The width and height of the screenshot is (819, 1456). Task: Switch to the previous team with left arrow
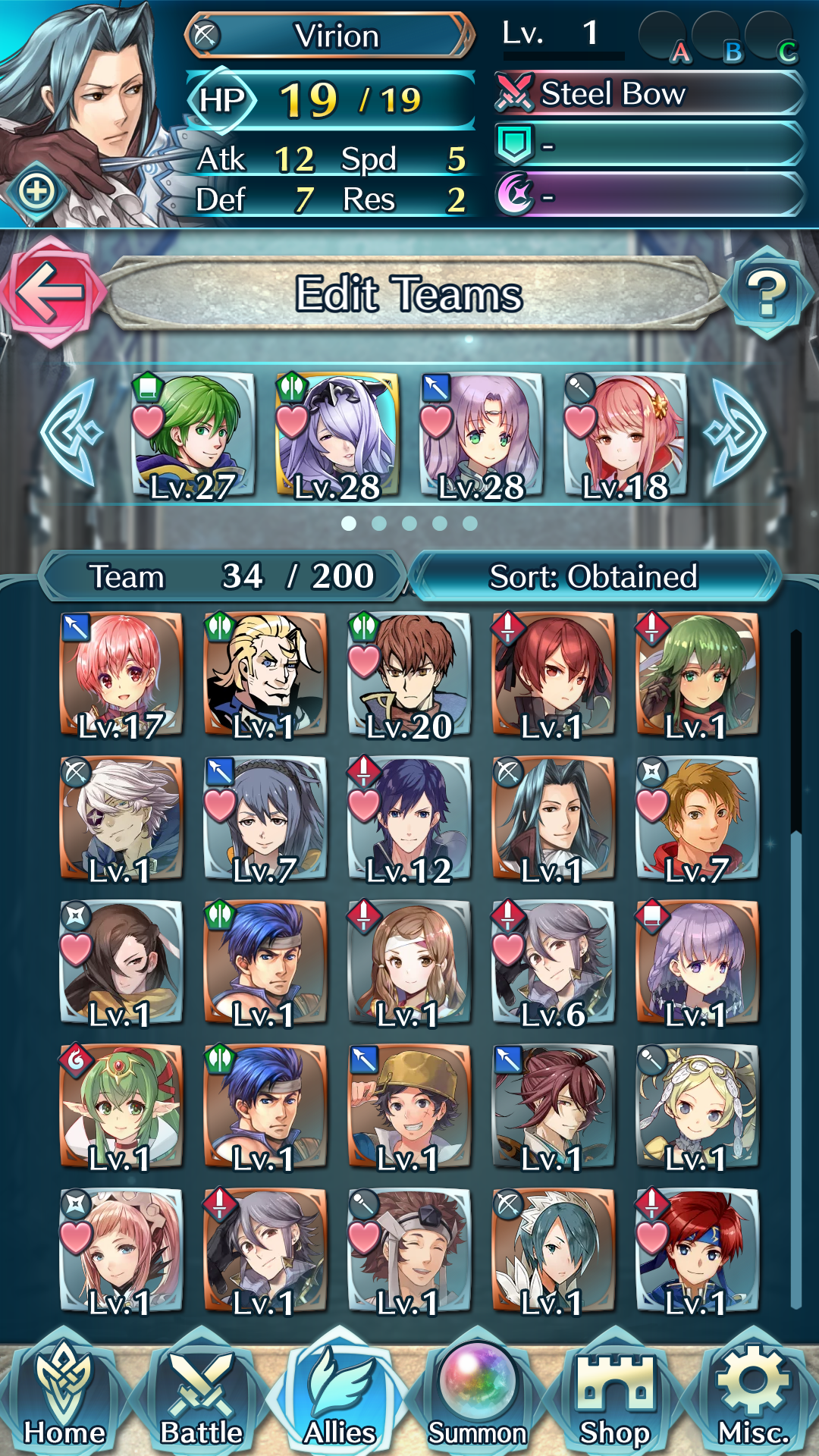point(70,432)
